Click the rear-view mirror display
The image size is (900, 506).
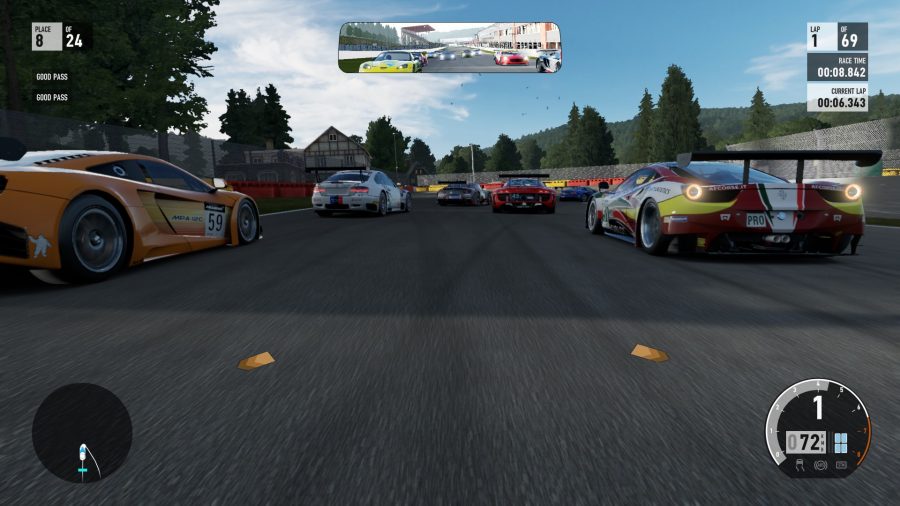(449, 48)
